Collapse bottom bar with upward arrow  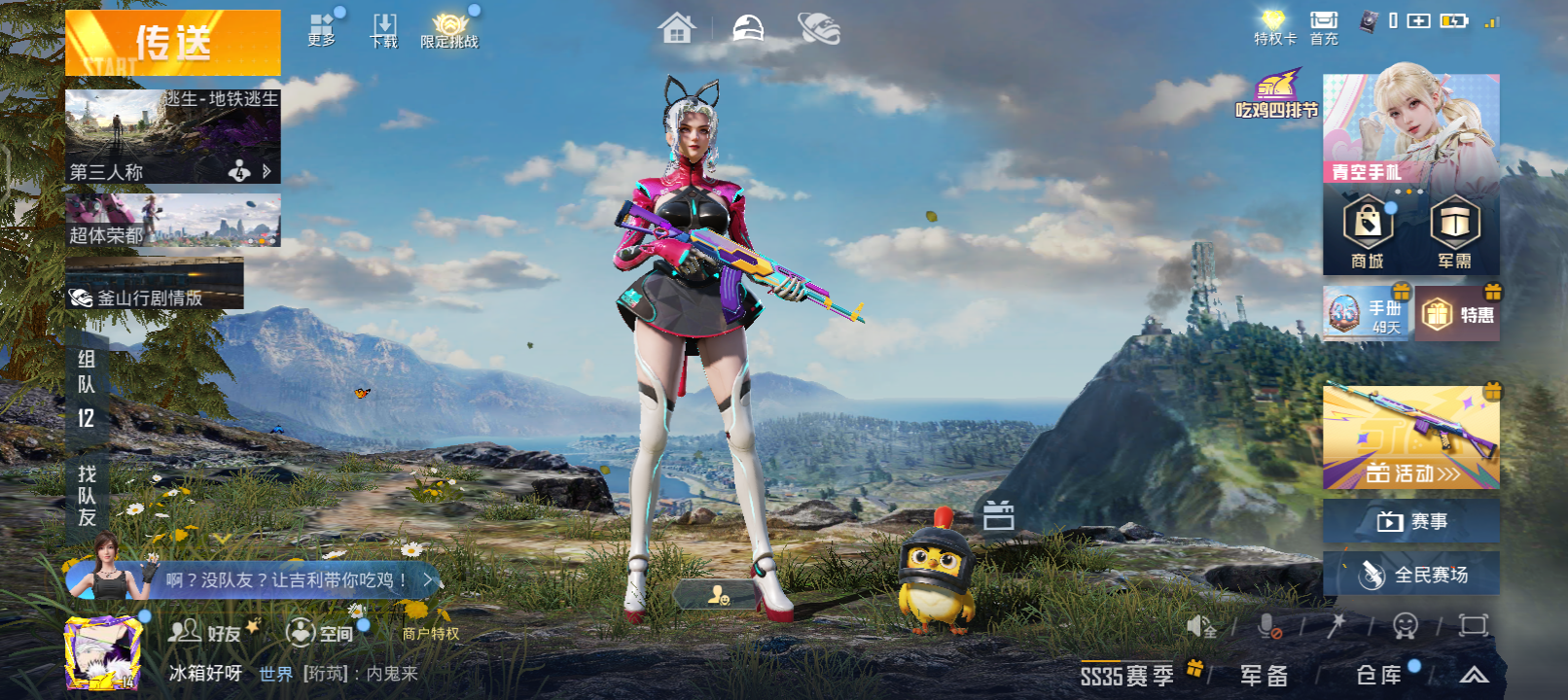coord(1472,673)
